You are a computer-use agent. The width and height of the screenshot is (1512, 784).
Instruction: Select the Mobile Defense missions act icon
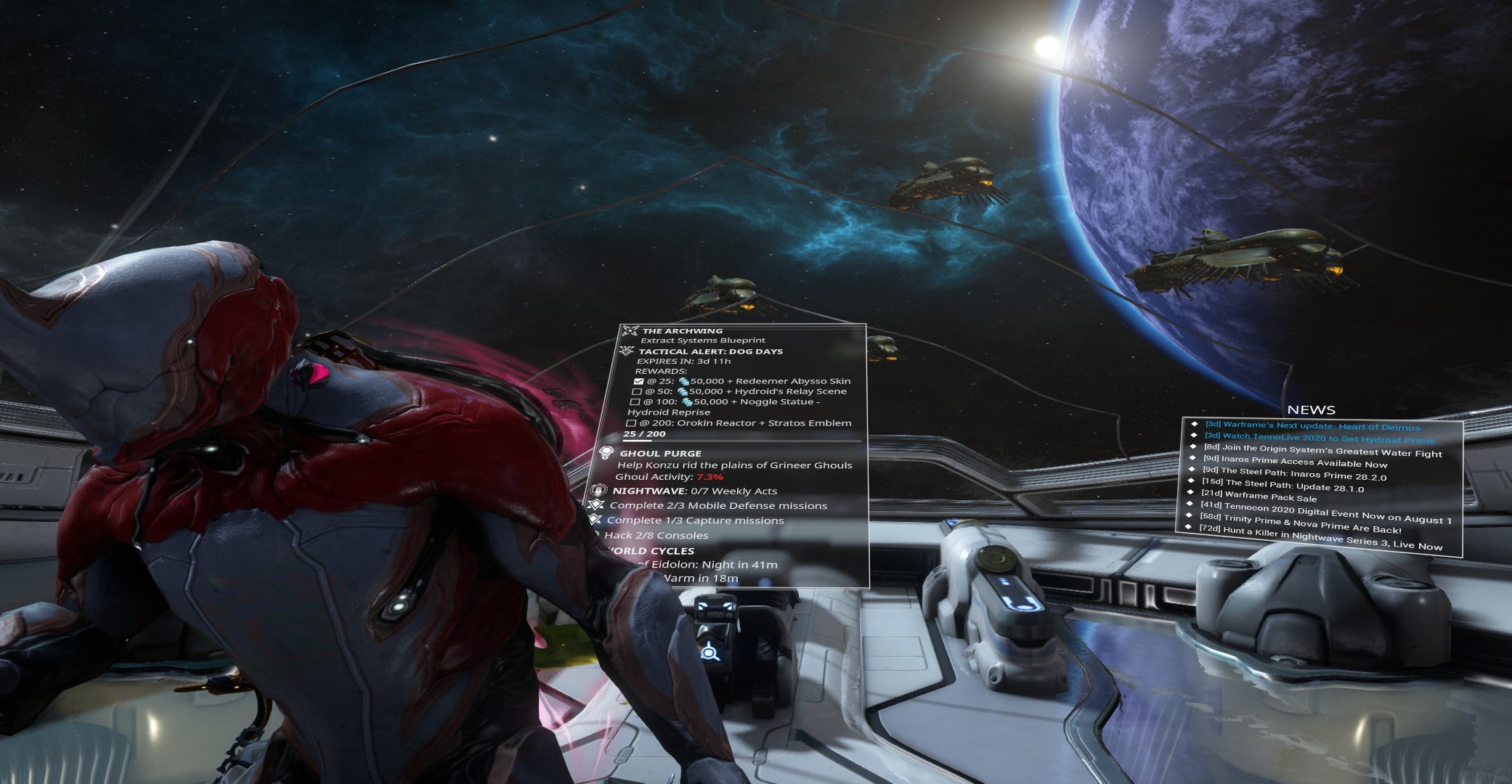point(597,505)
